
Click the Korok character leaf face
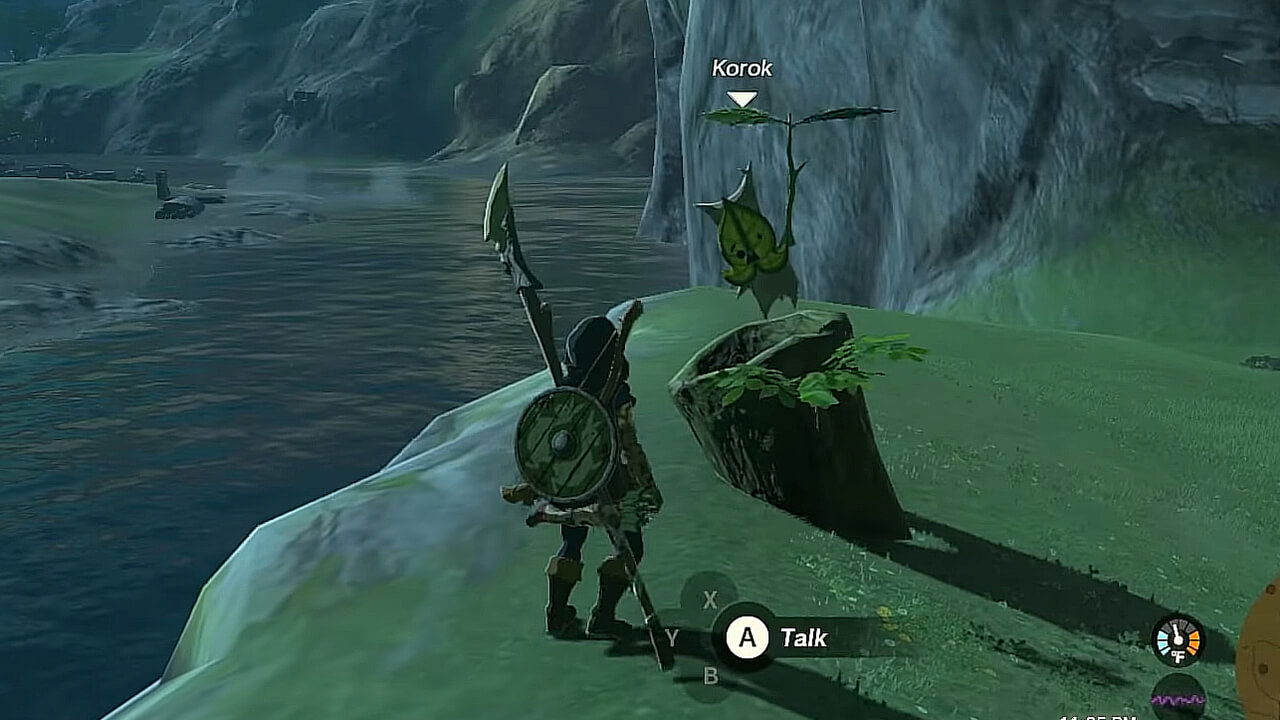(x=749, y=240)
